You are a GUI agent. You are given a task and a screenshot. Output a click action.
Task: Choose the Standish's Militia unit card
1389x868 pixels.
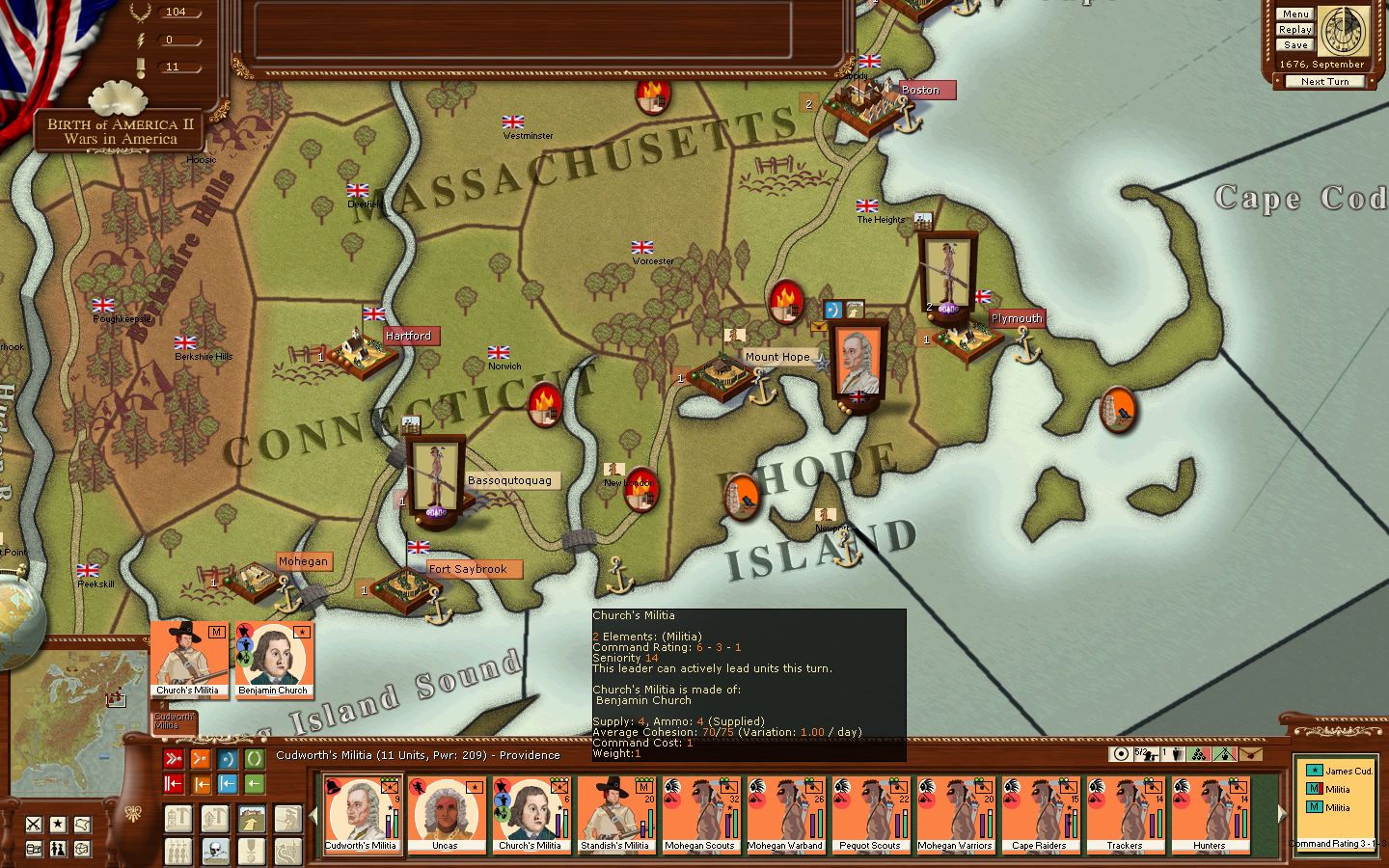(x=614, y=815)
